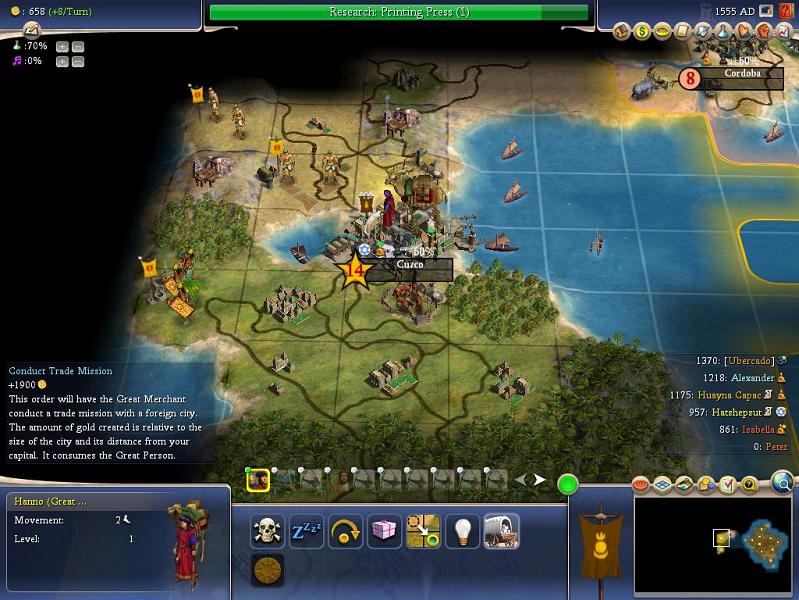Image resolution: width=799 pixels, height=600 pixels.
Task: Conduct Trade Mission with the wagon icon
Action: [x=499, y=531]
